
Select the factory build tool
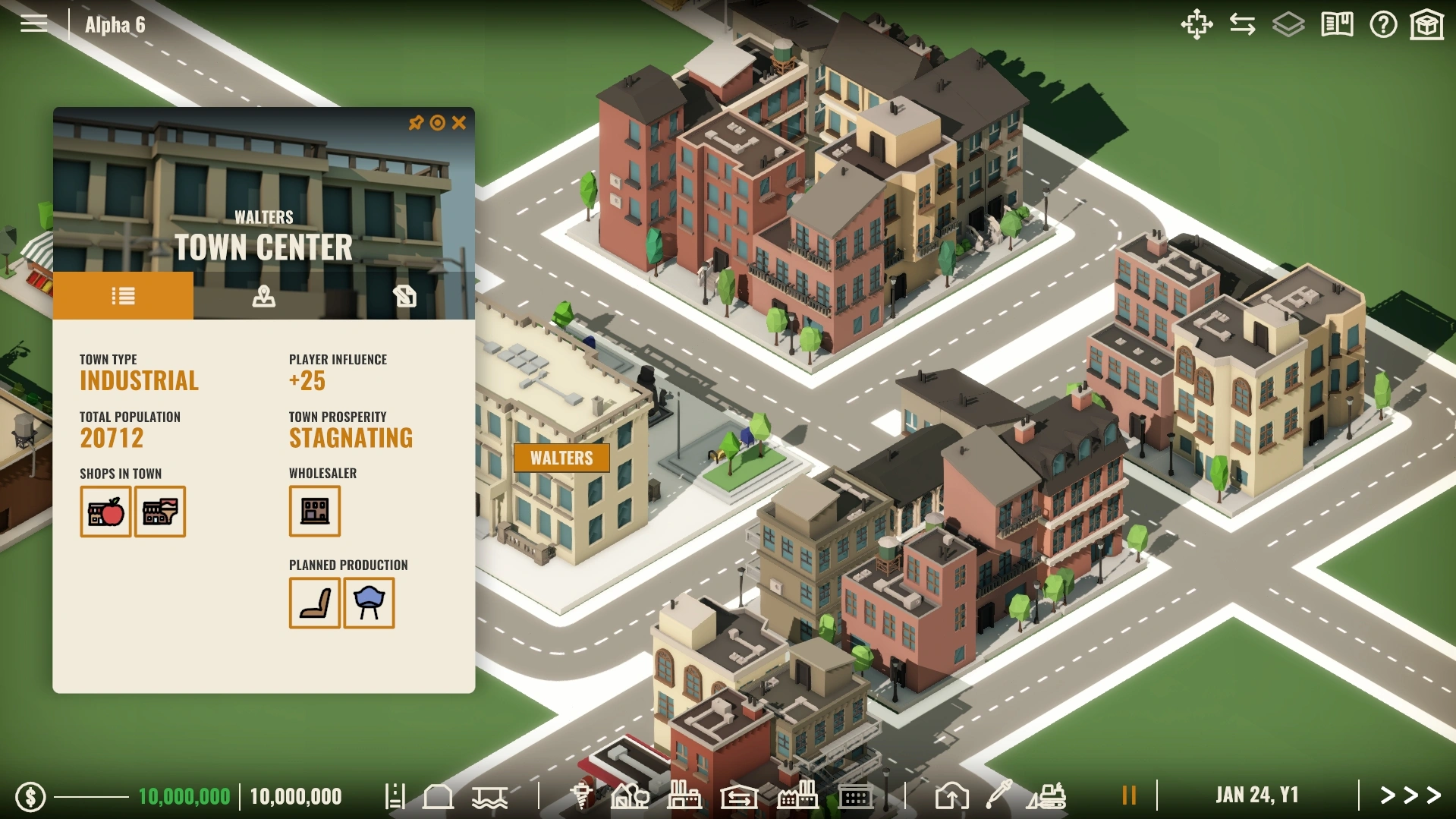(683, 795)
